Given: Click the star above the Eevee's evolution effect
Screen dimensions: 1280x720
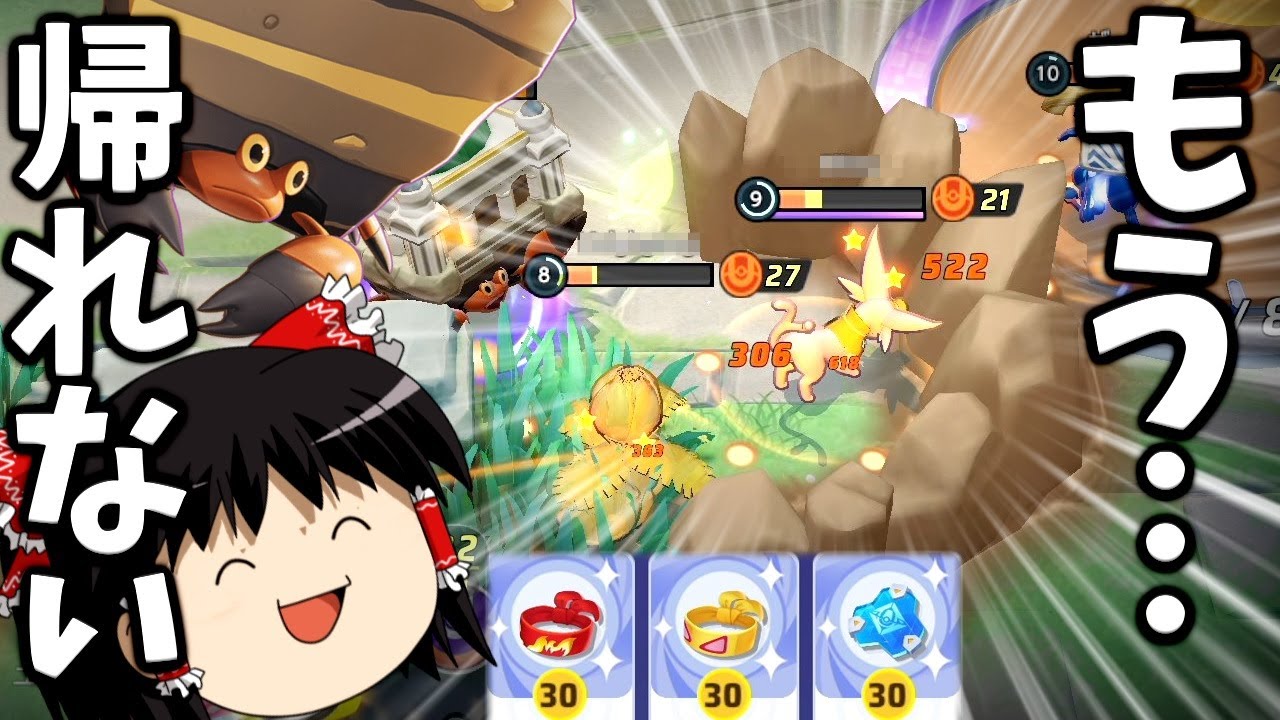Looking at the screenshot, I should (x=855, y=240).
